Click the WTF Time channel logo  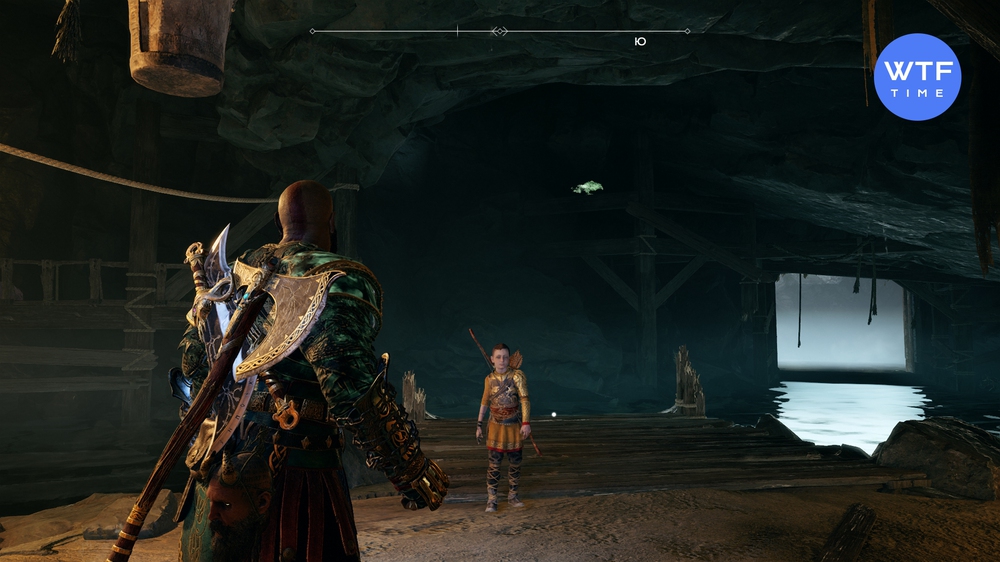point(917,77)
